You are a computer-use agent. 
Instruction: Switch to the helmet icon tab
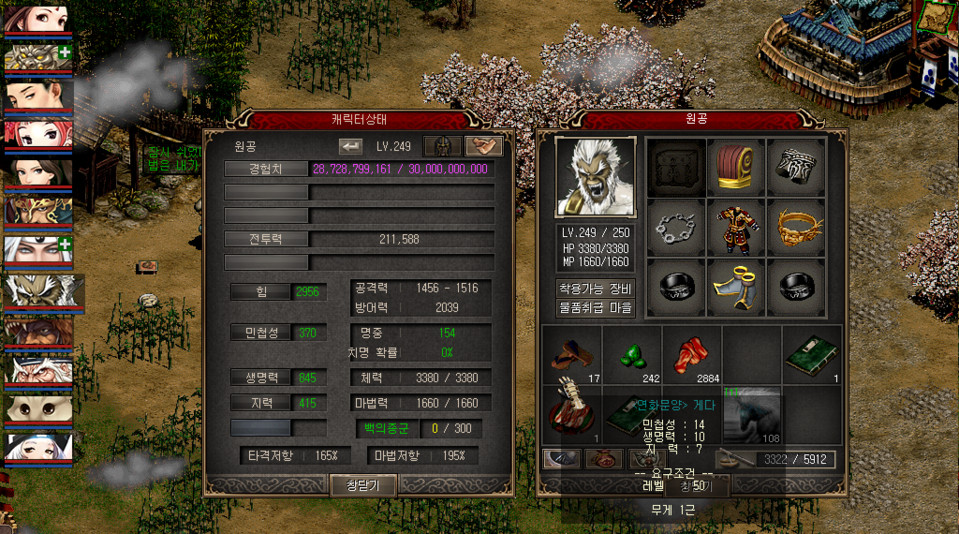tap(440, 146)
